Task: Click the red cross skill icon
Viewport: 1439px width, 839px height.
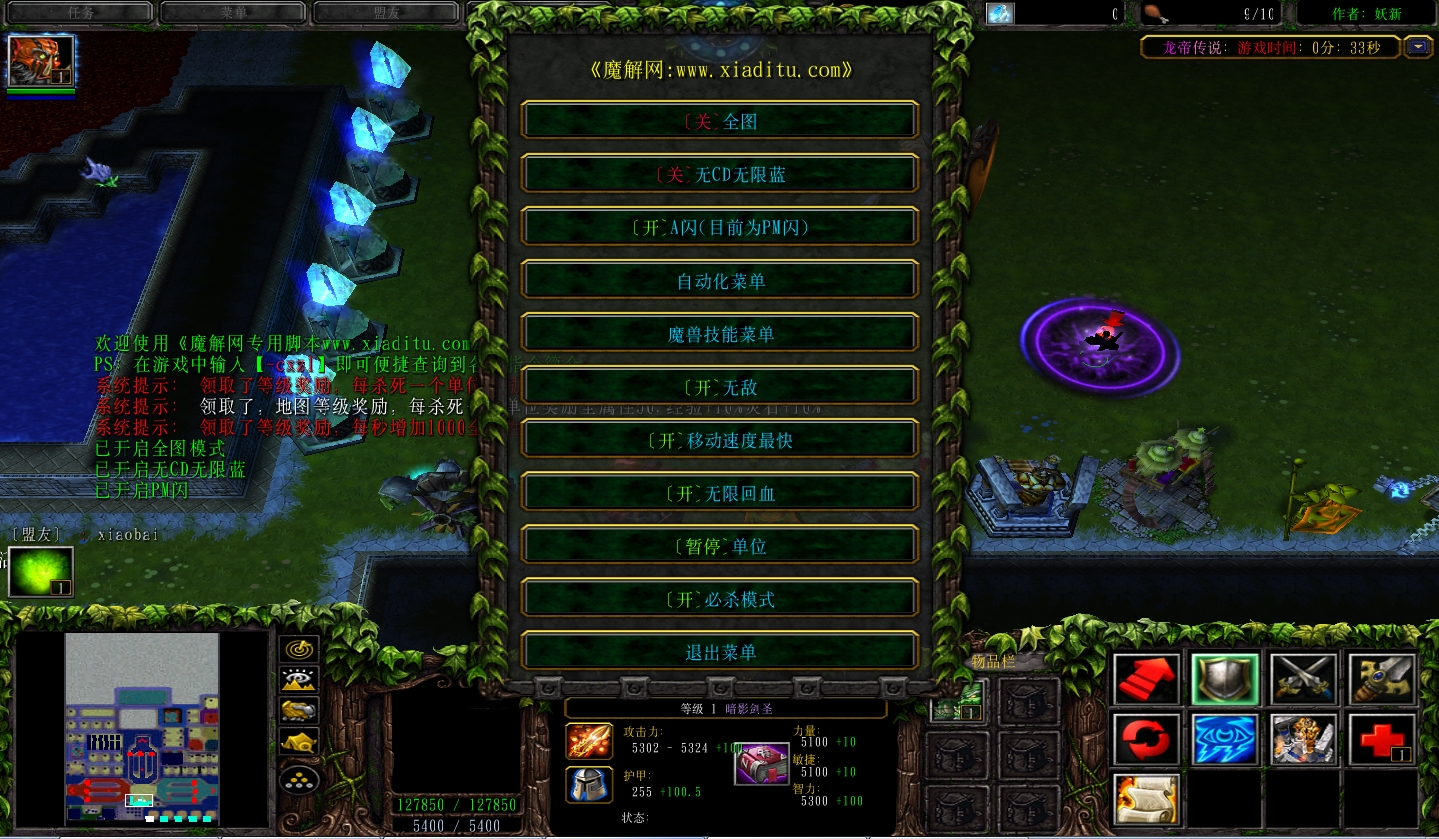Action: [x=1381, y=740]
